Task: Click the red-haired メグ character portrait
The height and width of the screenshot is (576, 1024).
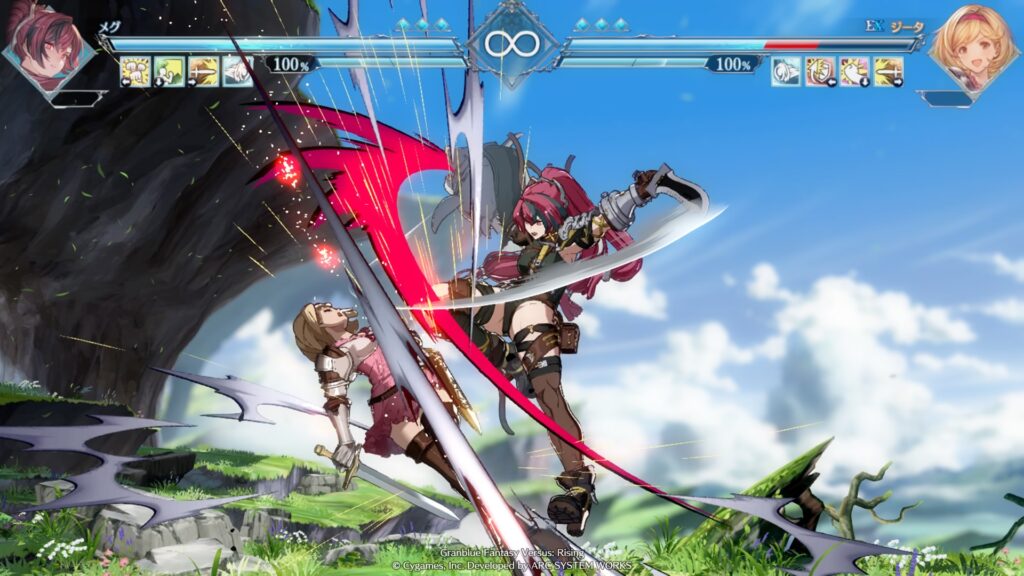Action: (47, 45)
